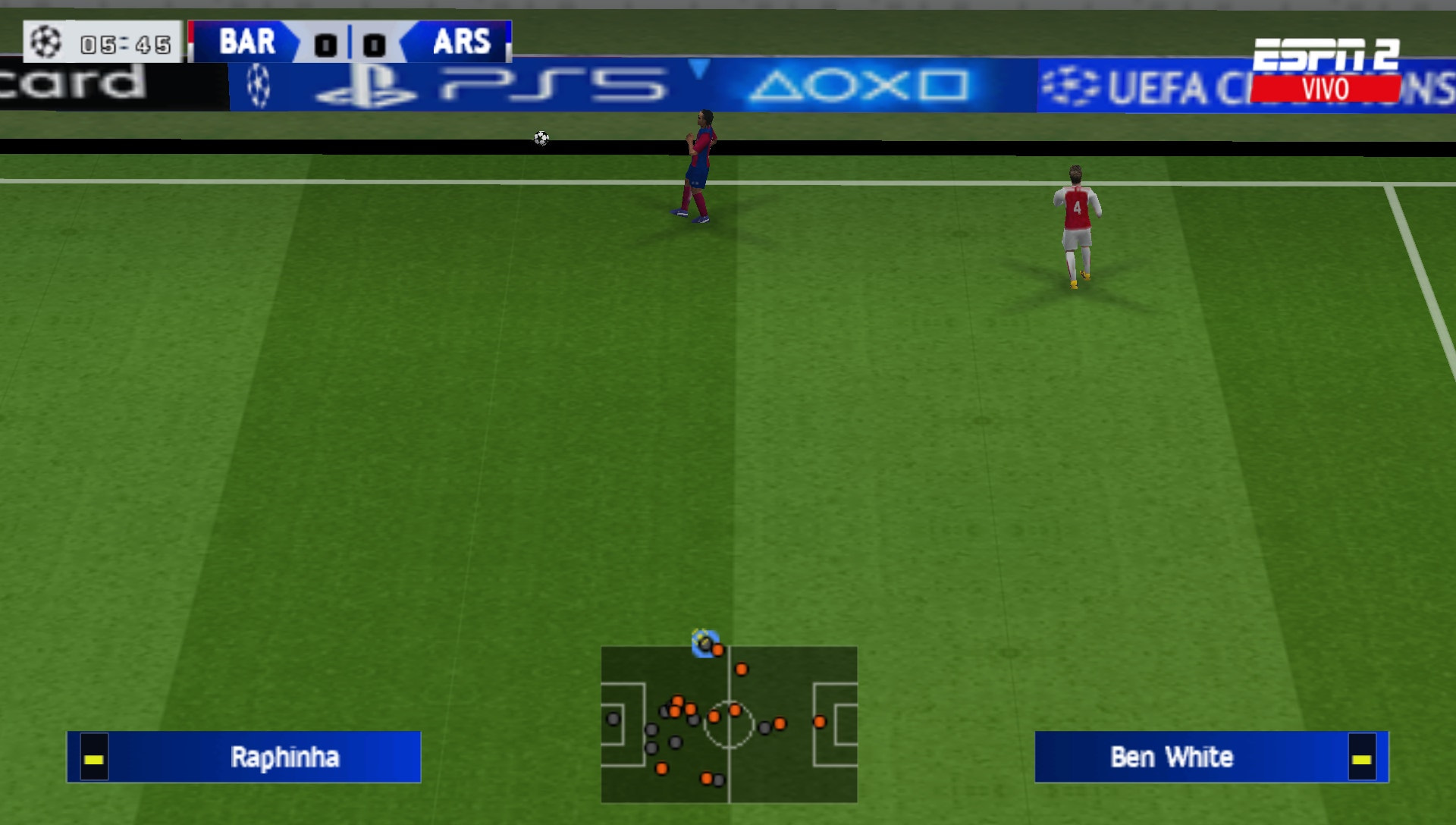Expand the ARS team panel on the scoreboard
Image resolution: width=1456 pixels, height=825 pixels.
point(463,43)
